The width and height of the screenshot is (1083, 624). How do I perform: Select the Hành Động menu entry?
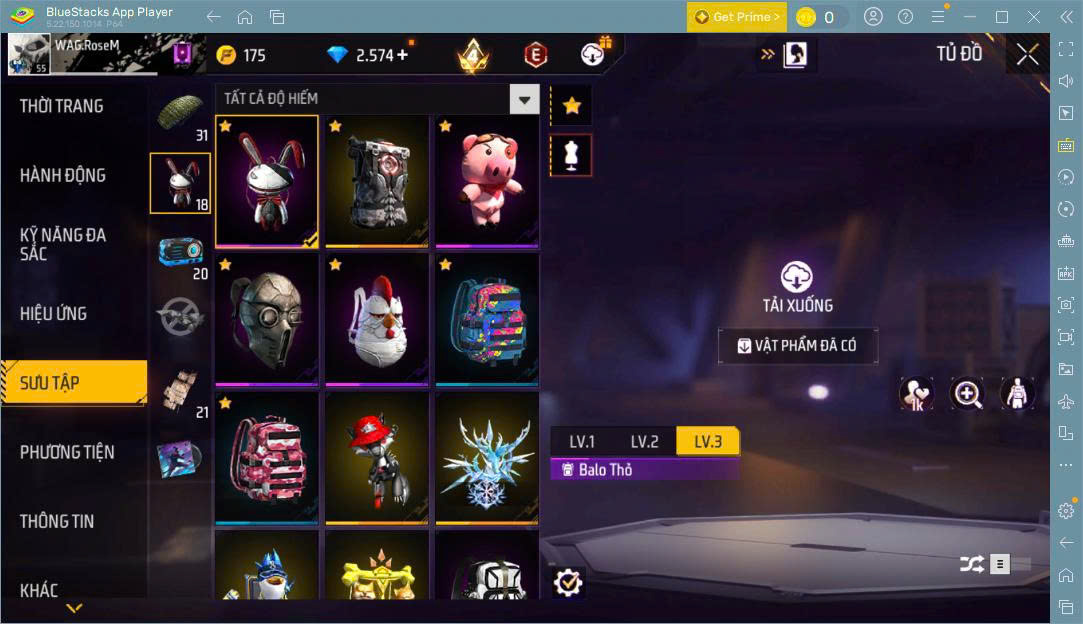(63, 175)
